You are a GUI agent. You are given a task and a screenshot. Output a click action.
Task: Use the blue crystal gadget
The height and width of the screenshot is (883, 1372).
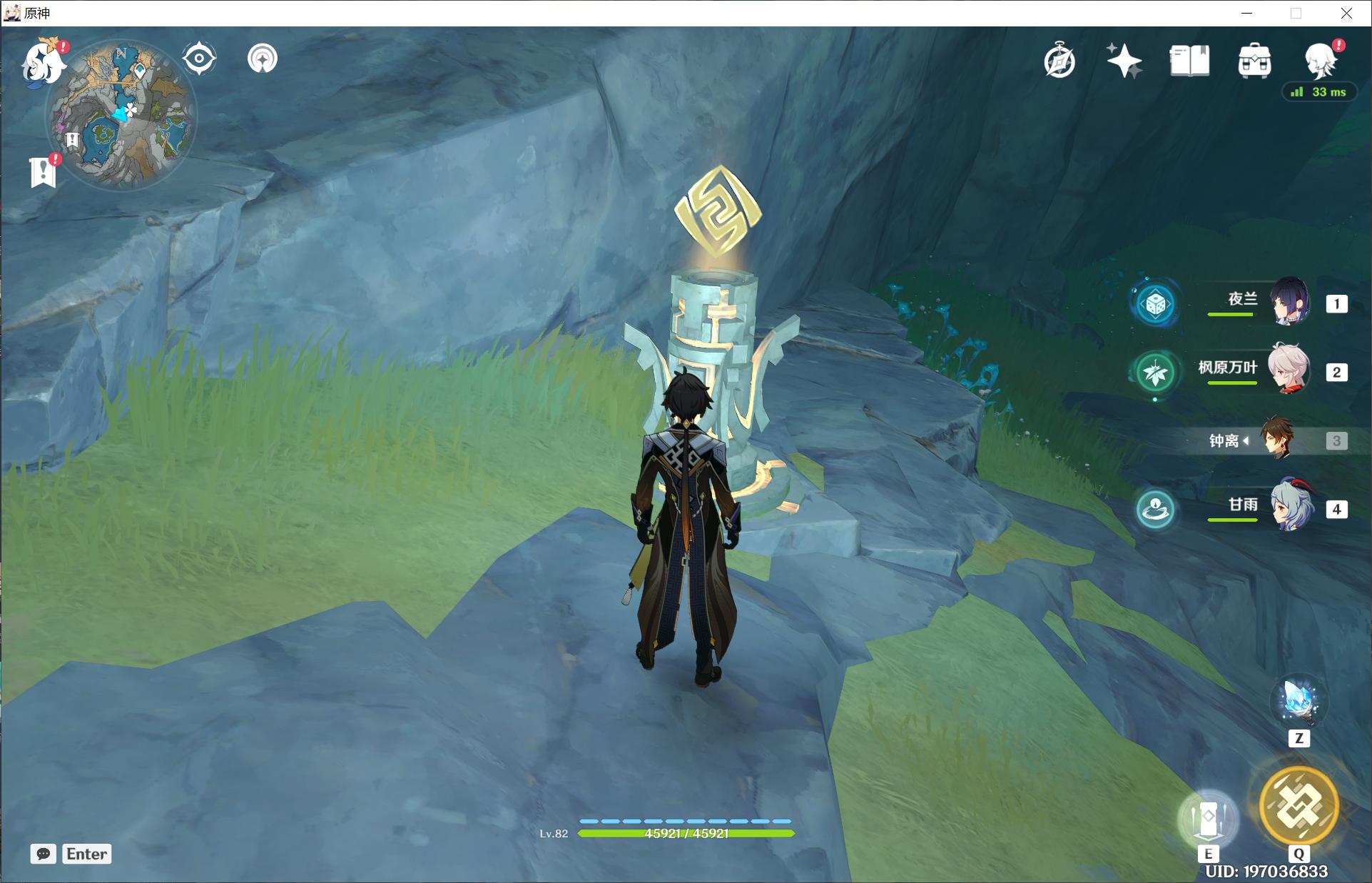[x=1299, y=702]
